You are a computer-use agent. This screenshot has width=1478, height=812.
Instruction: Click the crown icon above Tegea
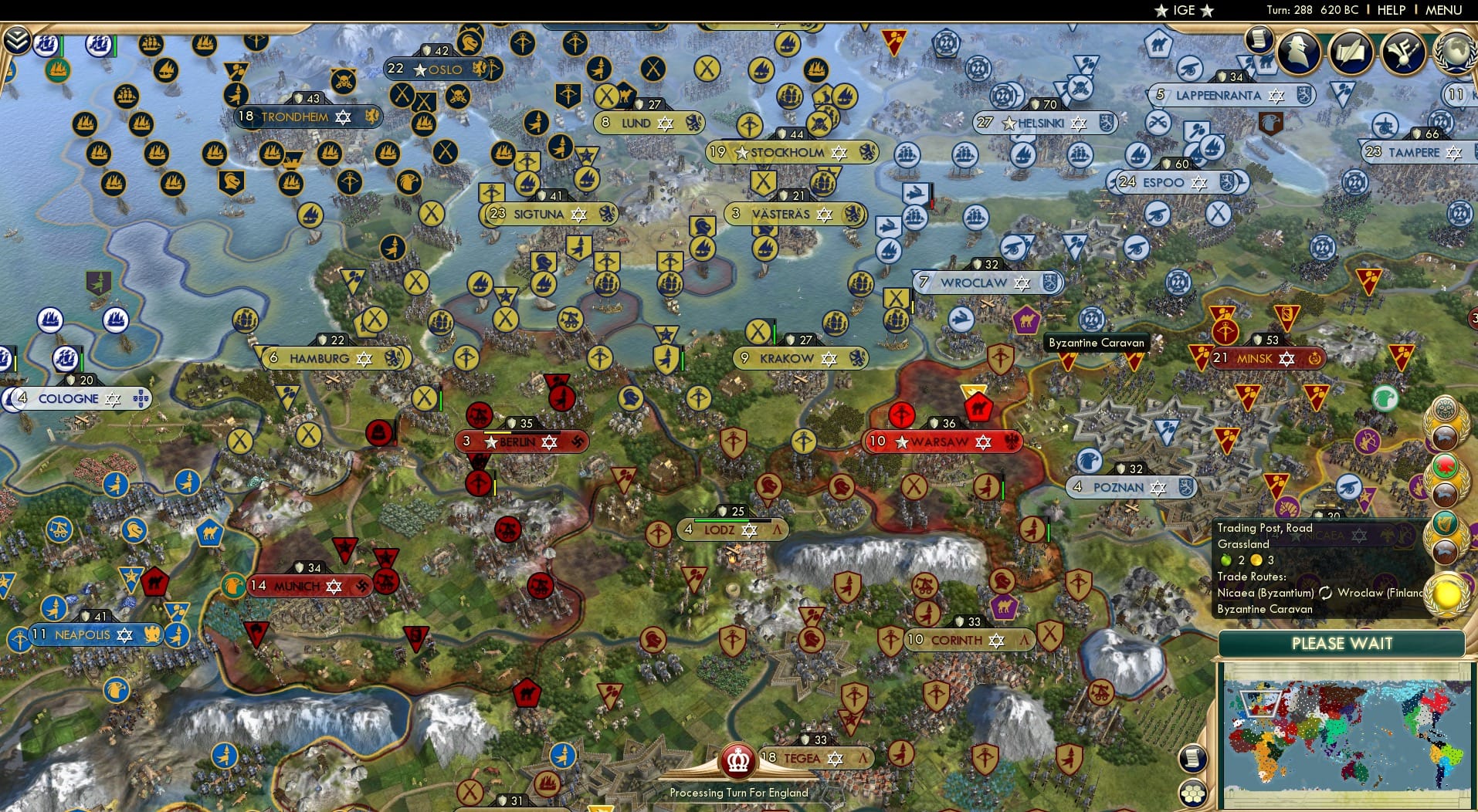click(x=737, y=759)
